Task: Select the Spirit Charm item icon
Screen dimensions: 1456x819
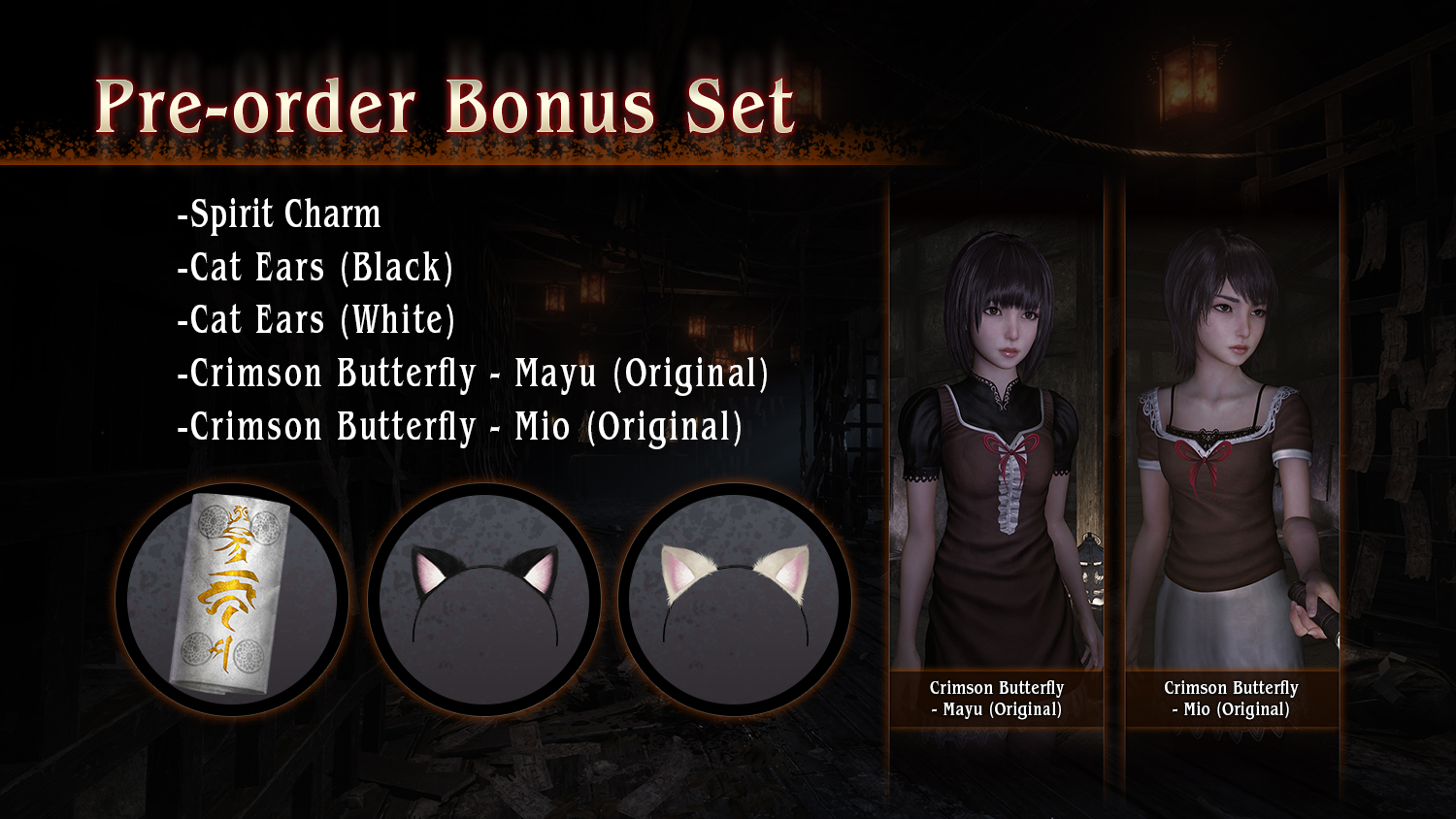Action: coord(231,599)
